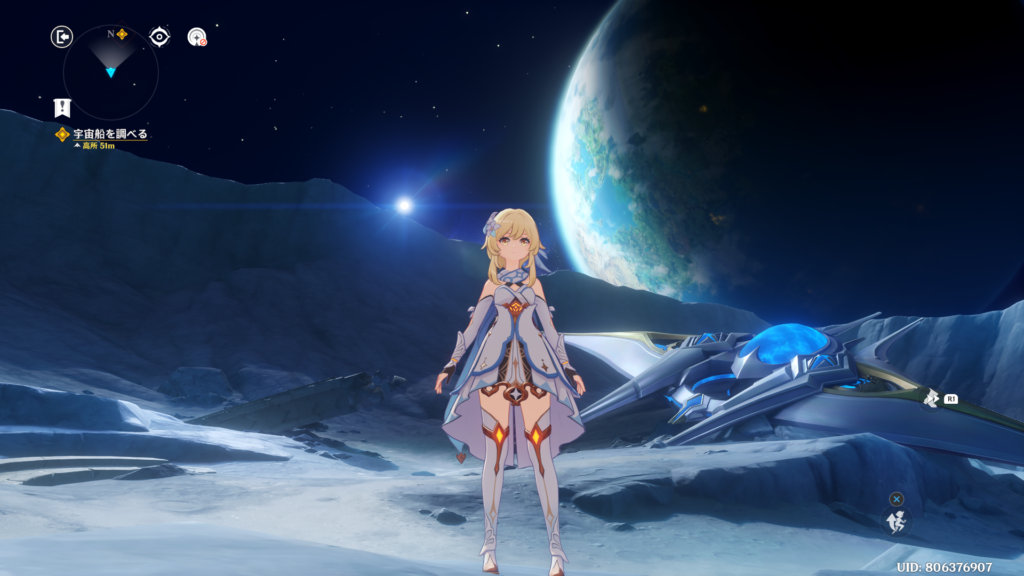Click the yellow quest diamond on the minimap
This screenshot has height=576, width=1024.
(x=122, y=34)
